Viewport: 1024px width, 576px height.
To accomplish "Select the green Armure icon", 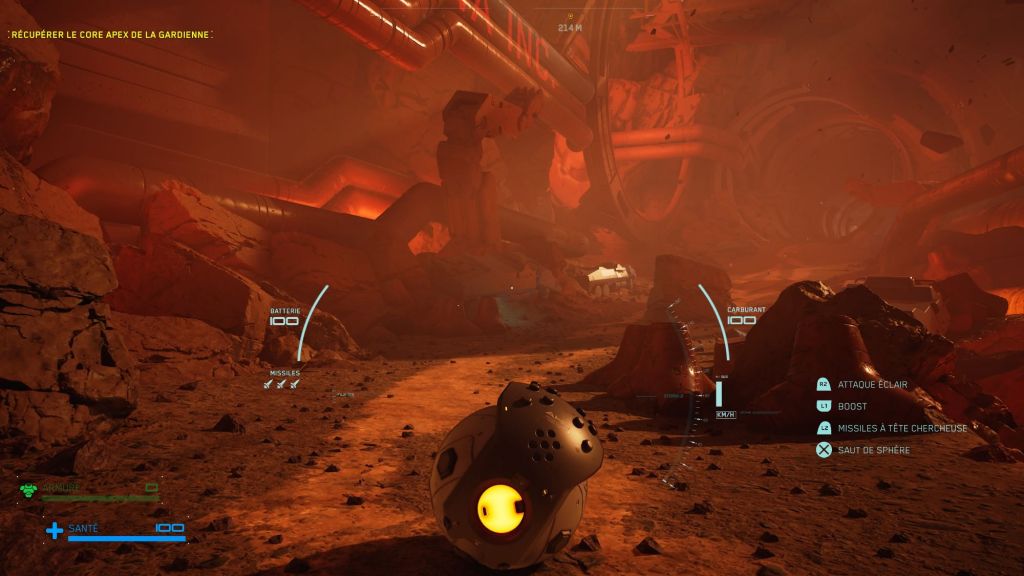I will click(x=28, y=489).
